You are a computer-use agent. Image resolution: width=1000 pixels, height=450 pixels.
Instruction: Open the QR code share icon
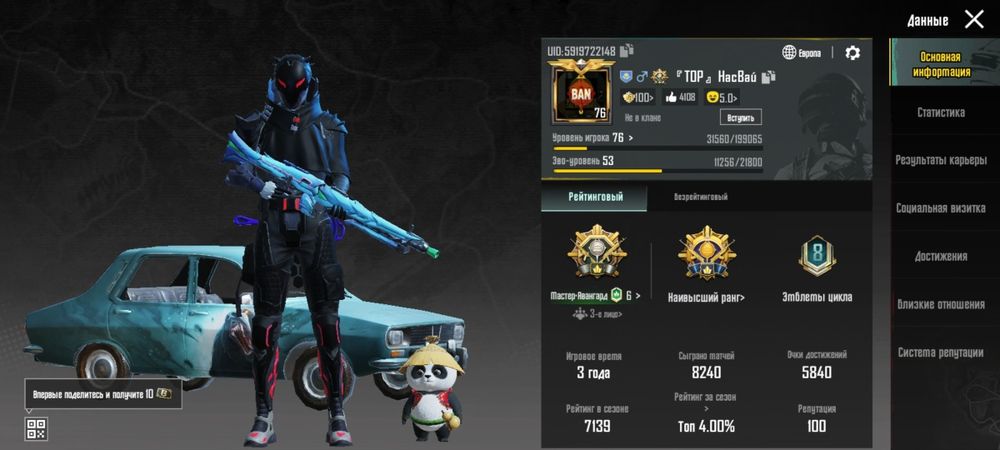tap(36, 429)
